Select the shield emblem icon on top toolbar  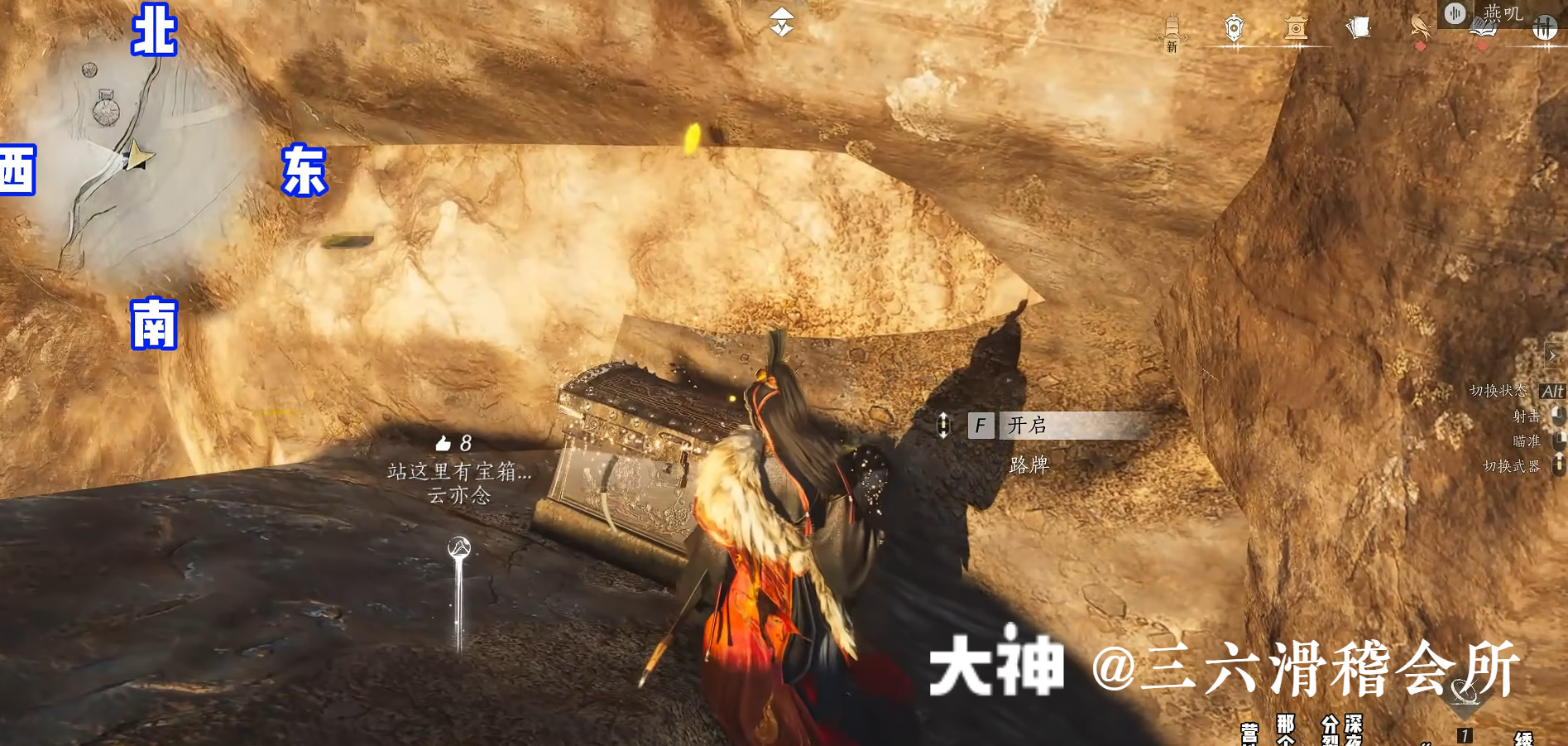1234,26
